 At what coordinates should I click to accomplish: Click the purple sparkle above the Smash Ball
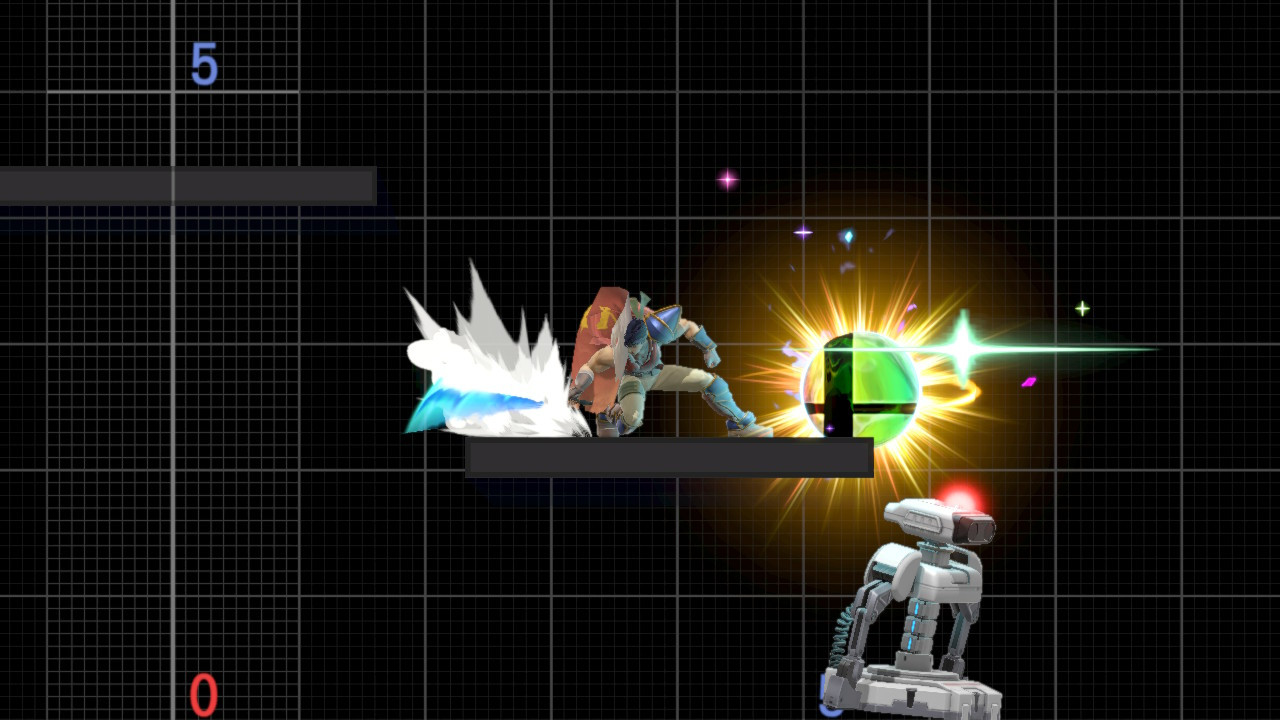click(802, 232)
